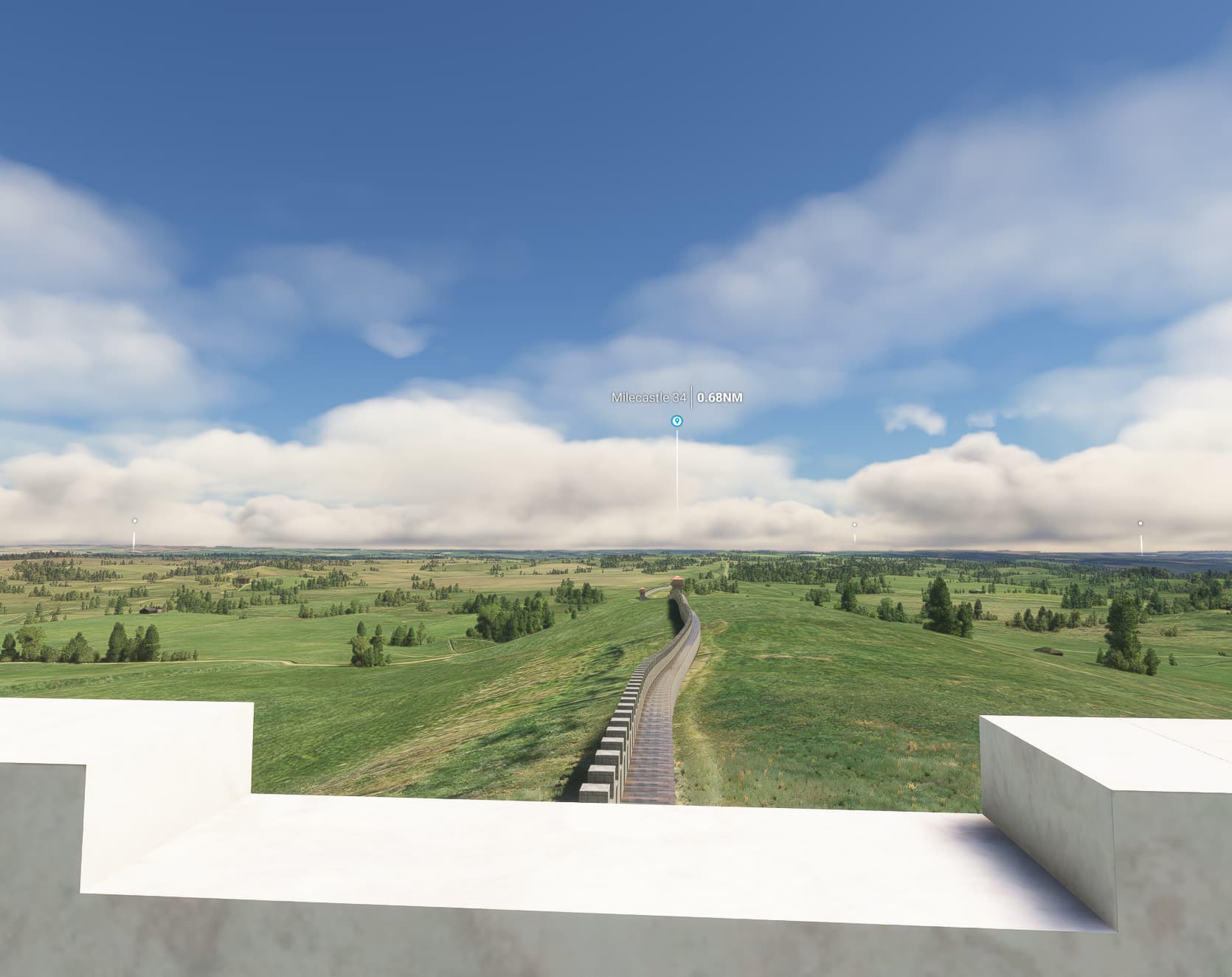The image size is (1232, 977).
Task: Click the farther tower along the wall
Action: (642, 592)
